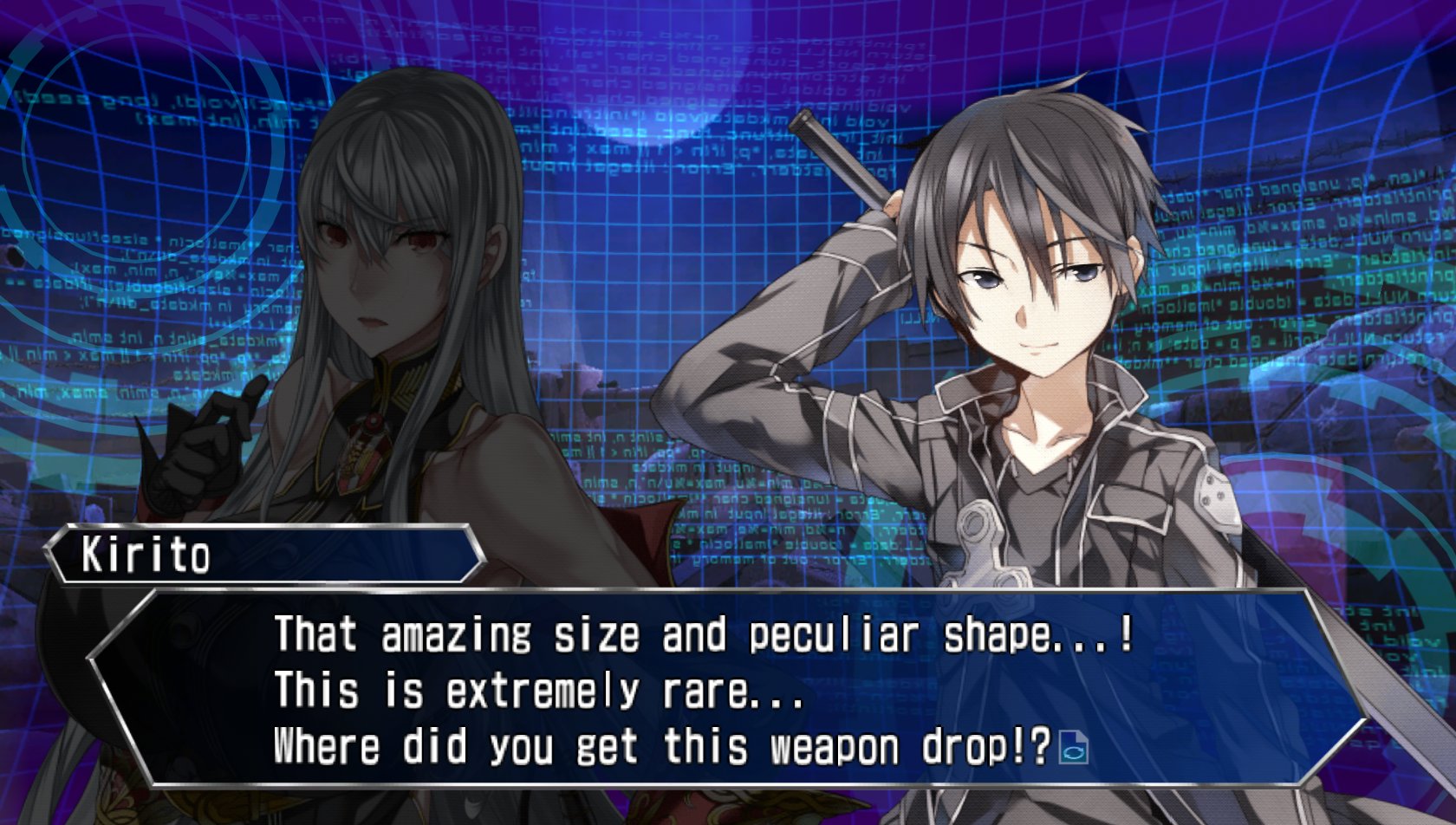This screenshot has height=825, width=1456.
Task: Click the page-turn icon to advance dialogue
Action: pyautogui.click(x=1074, y=747)
